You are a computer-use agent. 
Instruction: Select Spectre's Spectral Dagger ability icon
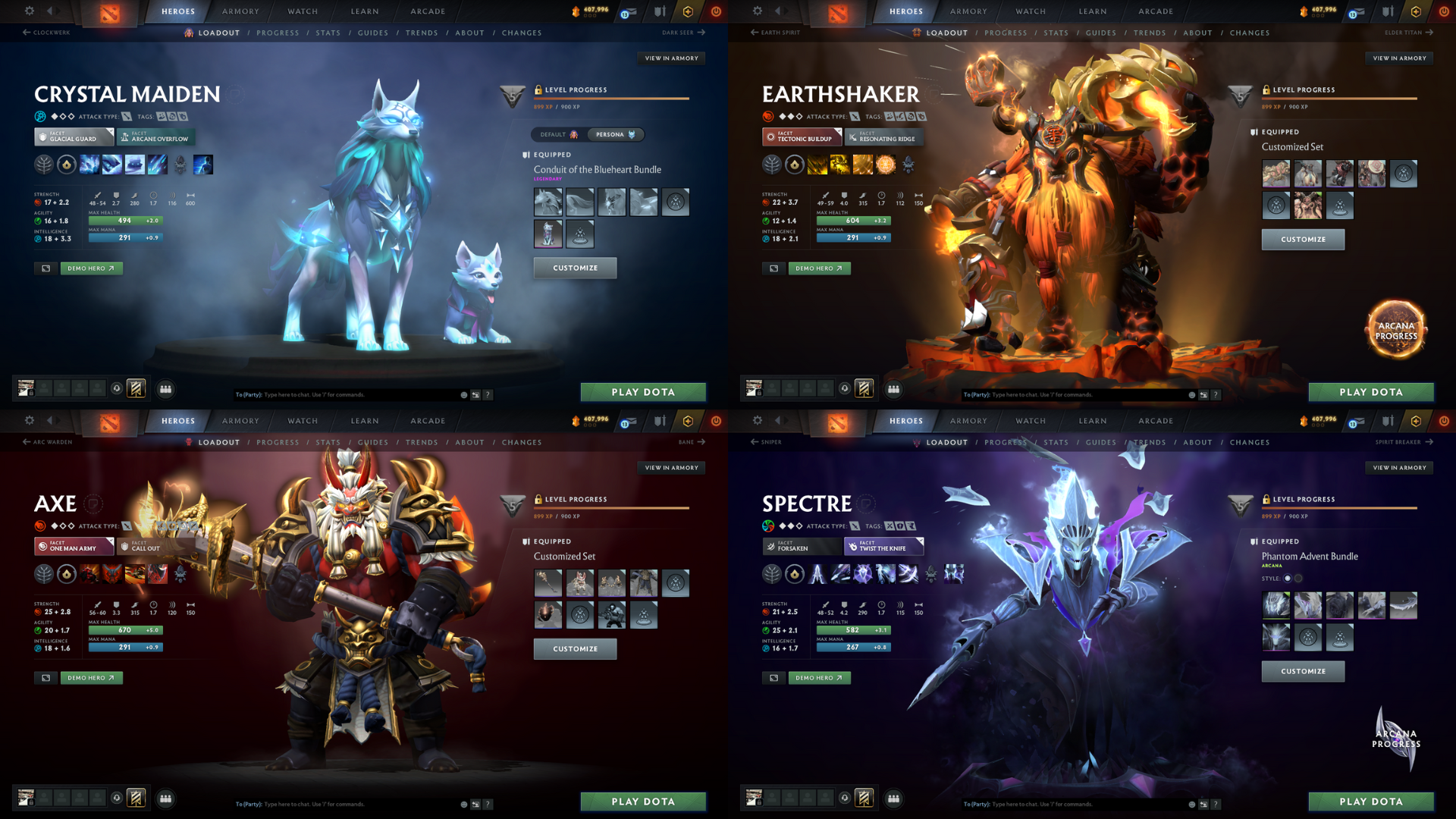[x=817, y=573]
